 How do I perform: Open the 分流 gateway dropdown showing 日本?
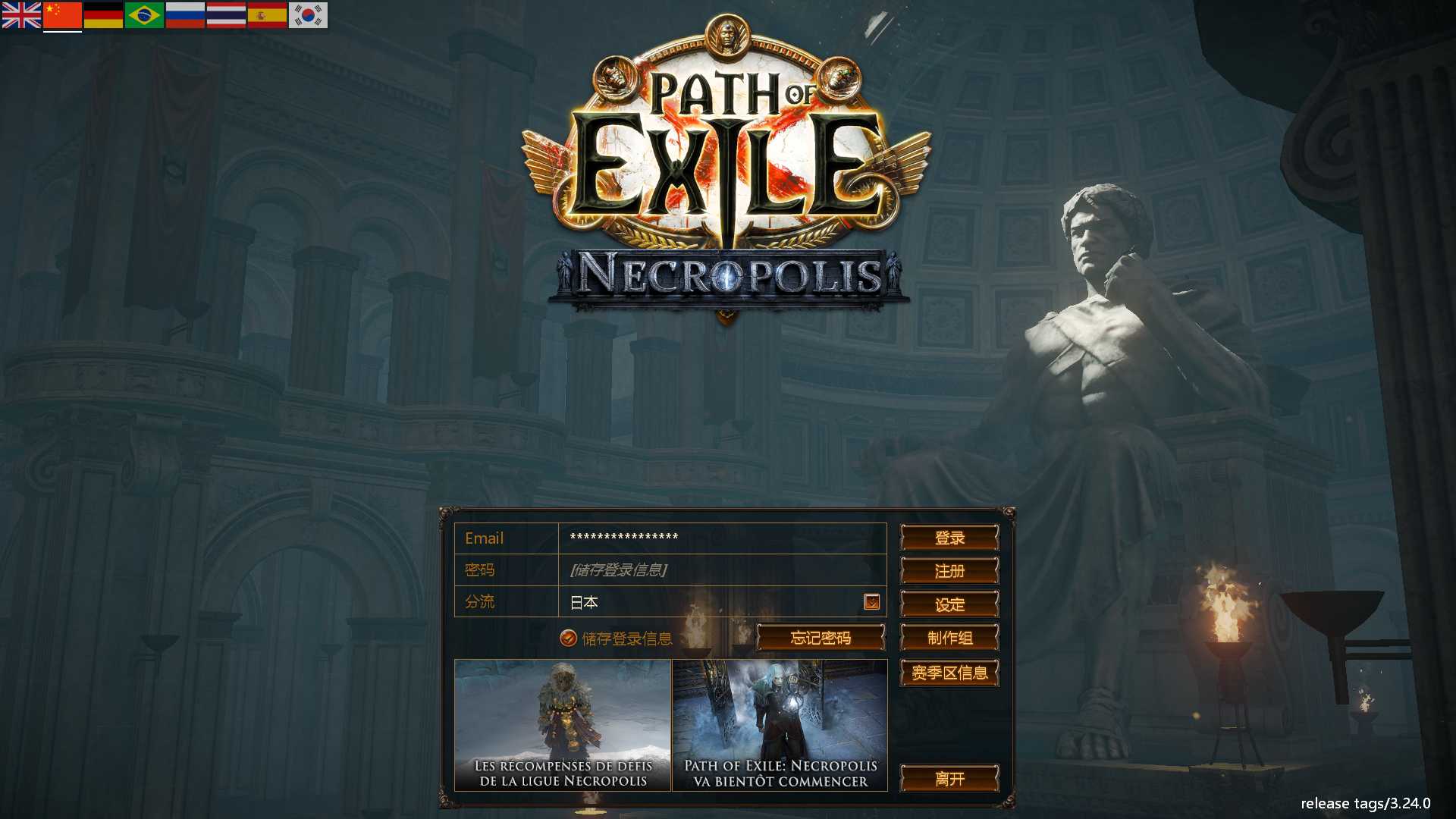[871, 601]
